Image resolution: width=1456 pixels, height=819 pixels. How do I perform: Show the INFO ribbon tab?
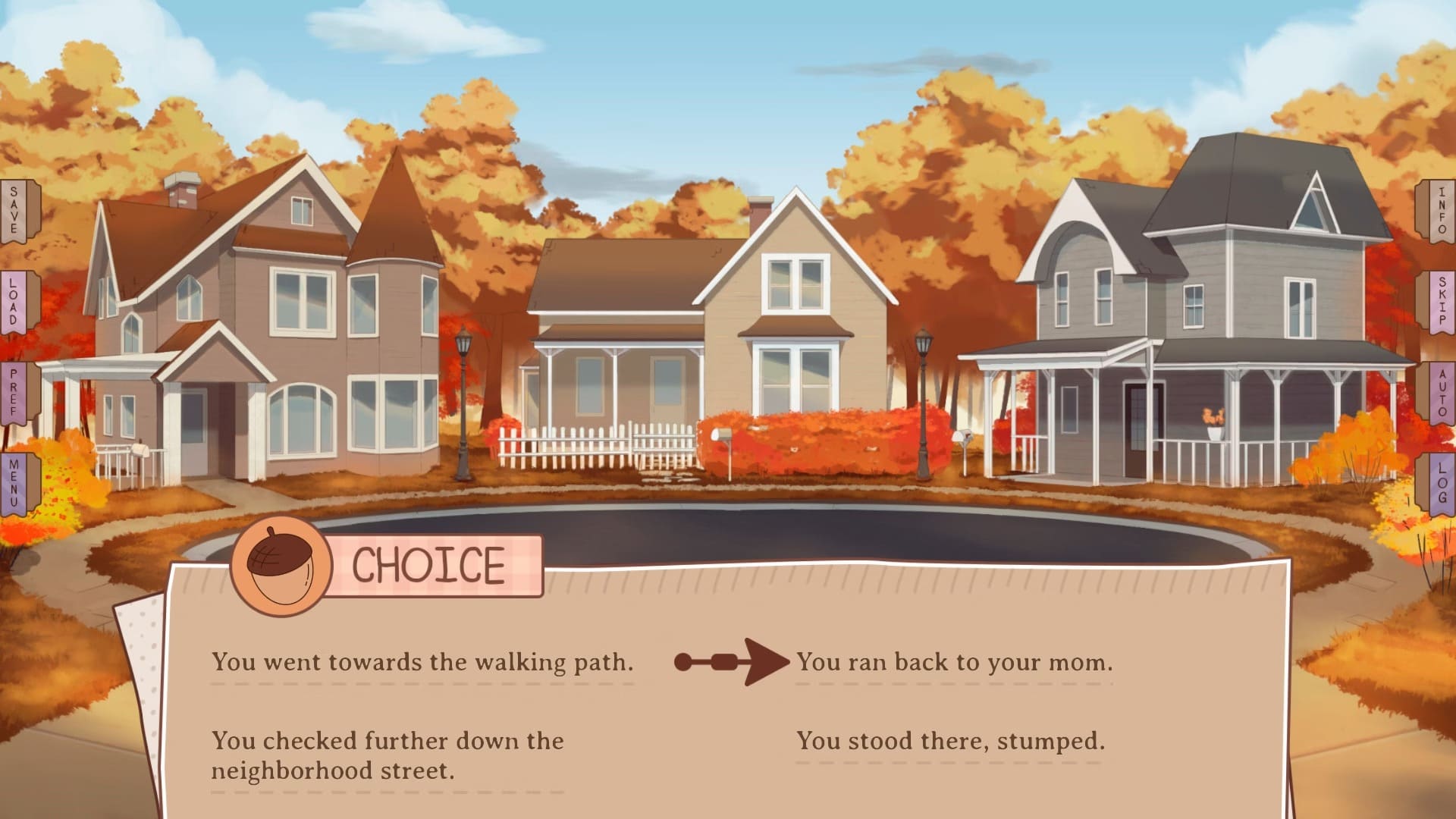(x=1441, y=212)
